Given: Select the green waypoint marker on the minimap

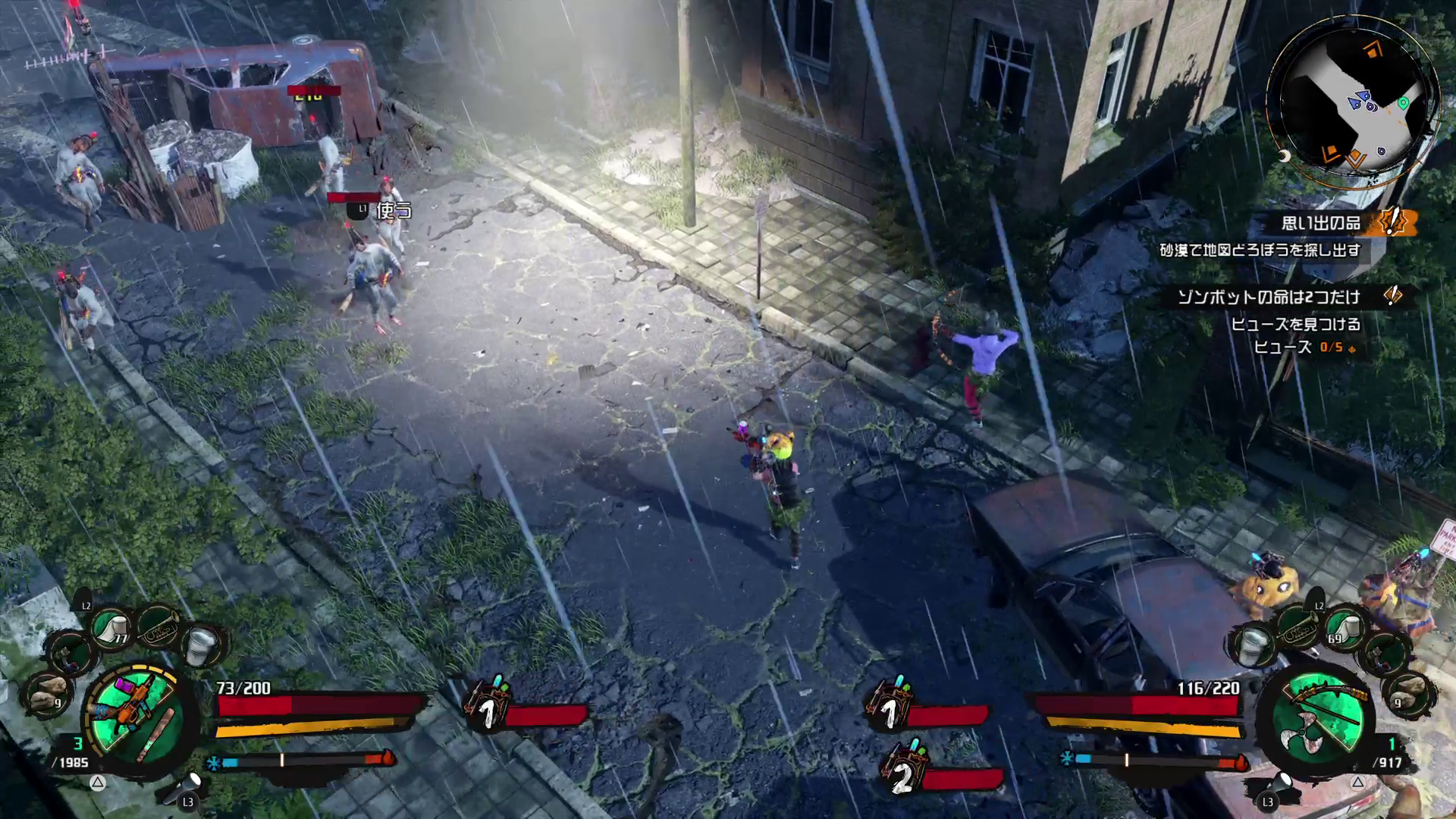Looking at the screenshot, I should coord(1403,103).
